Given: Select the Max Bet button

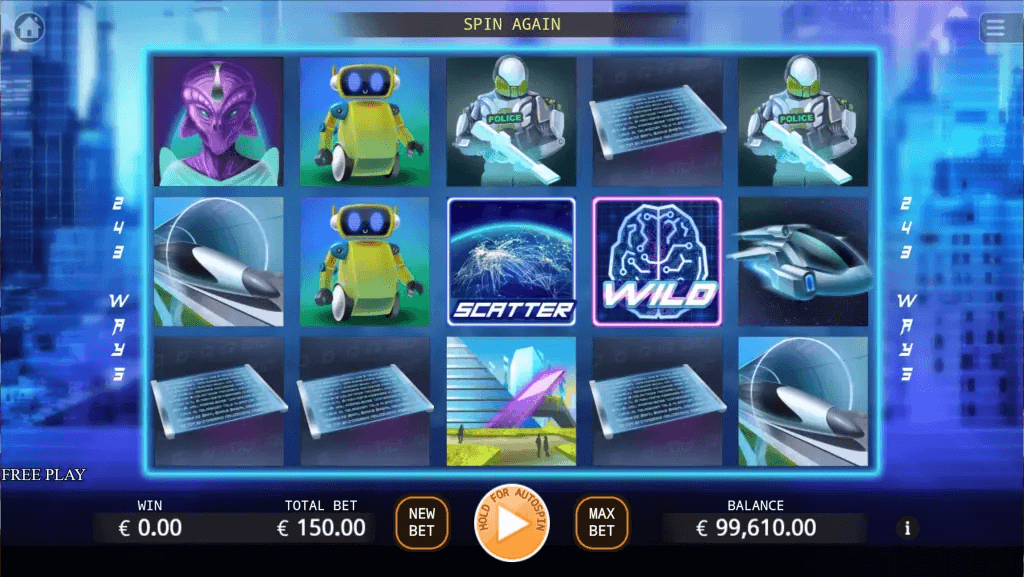Looking at the screenshot, I should pos(601,523).
